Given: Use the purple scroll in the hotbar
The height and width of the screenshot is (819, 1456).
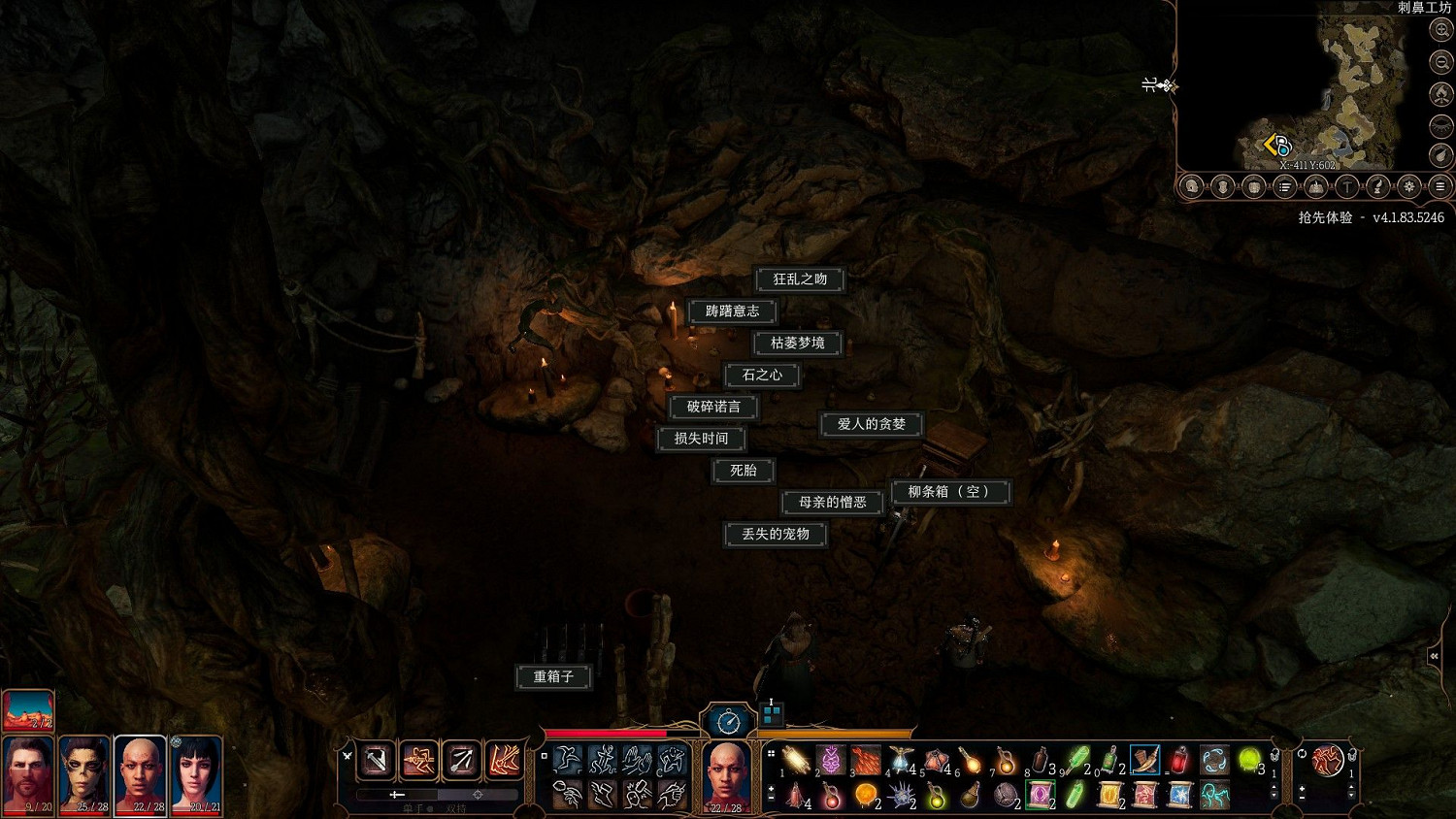Looking at the screenshot, I should 1040,795.
